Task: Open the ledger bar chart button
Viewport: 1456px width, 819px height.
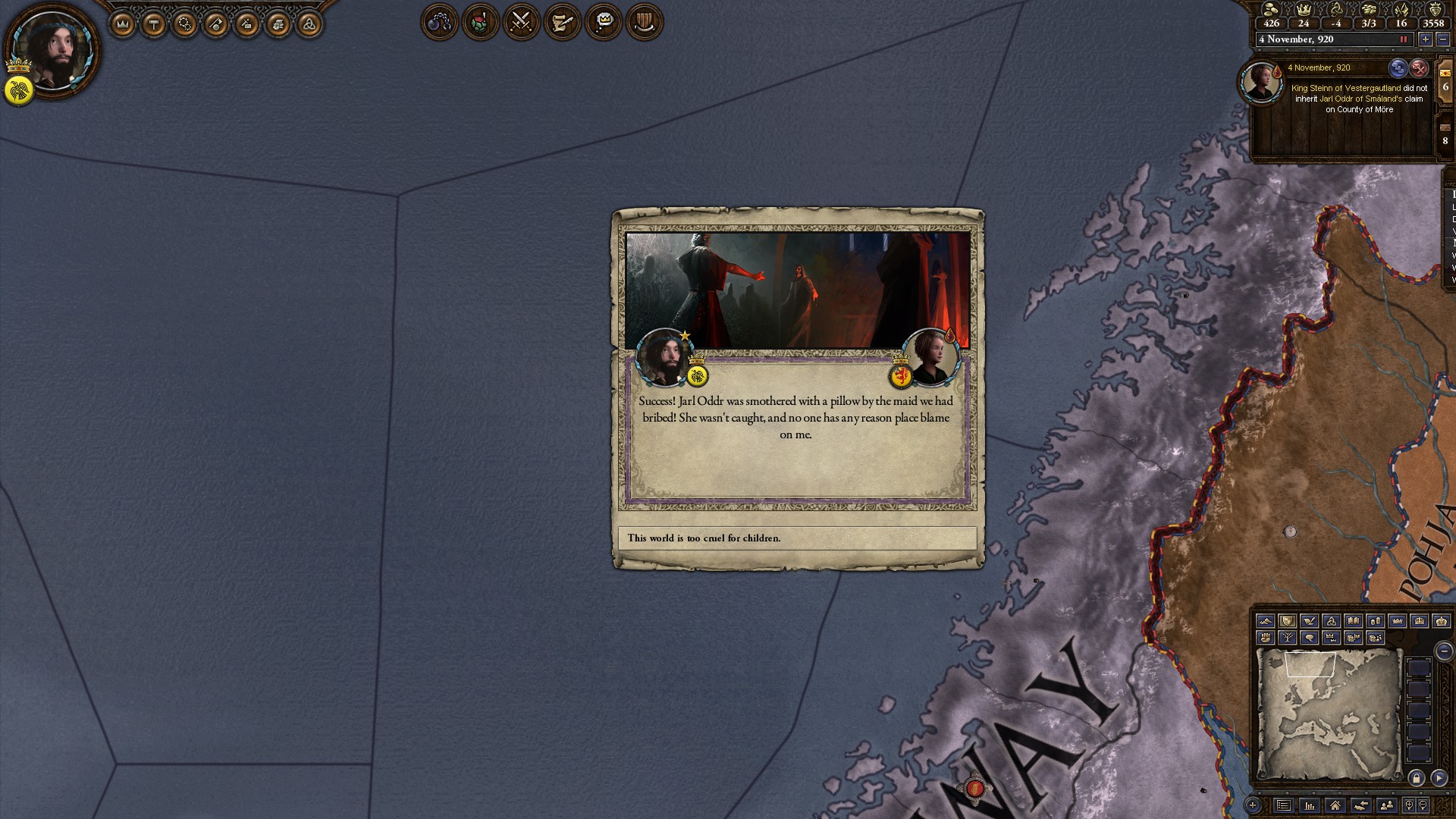Action: pyautogui.click(x=1310, y=805)
